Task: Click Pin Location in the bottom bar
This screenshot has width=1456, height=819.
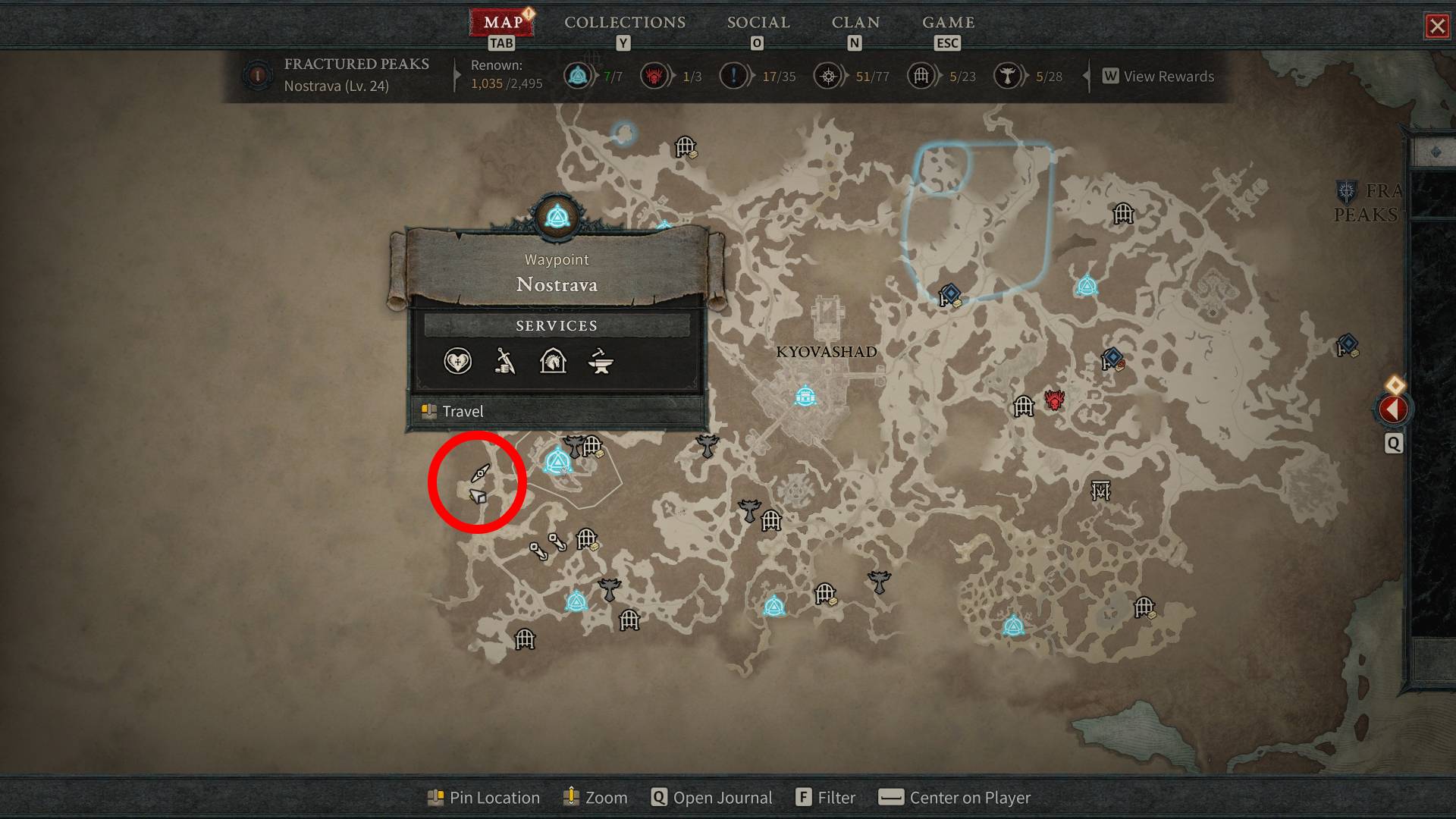Action: pyautogui.click(x=483, y=797)
